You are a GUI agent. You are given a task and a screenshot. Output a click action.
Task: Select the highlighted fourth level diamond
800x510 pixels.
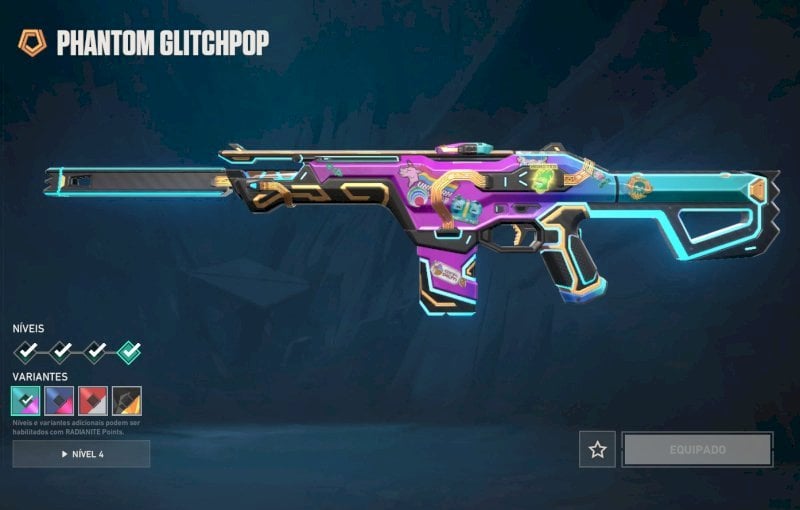coord(128,351)
